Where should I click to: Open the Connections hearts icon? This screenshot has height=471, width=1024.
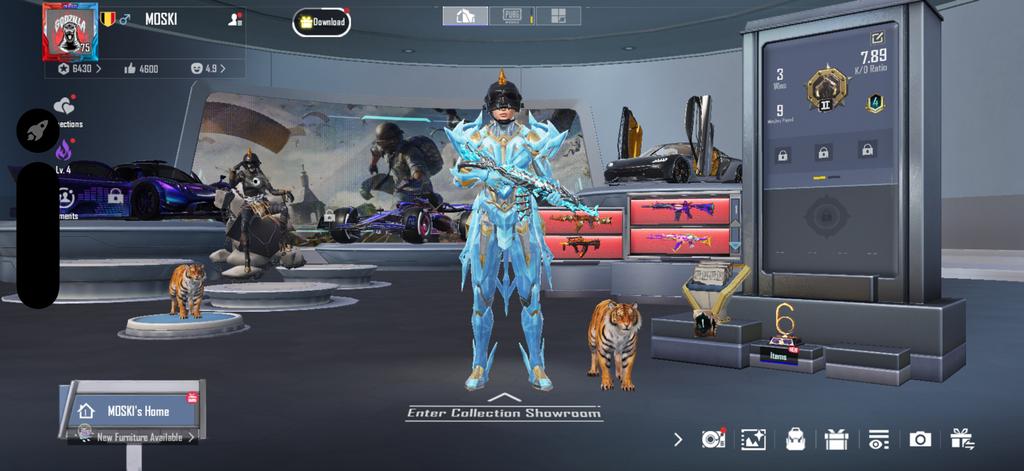[x=65, y=108]
